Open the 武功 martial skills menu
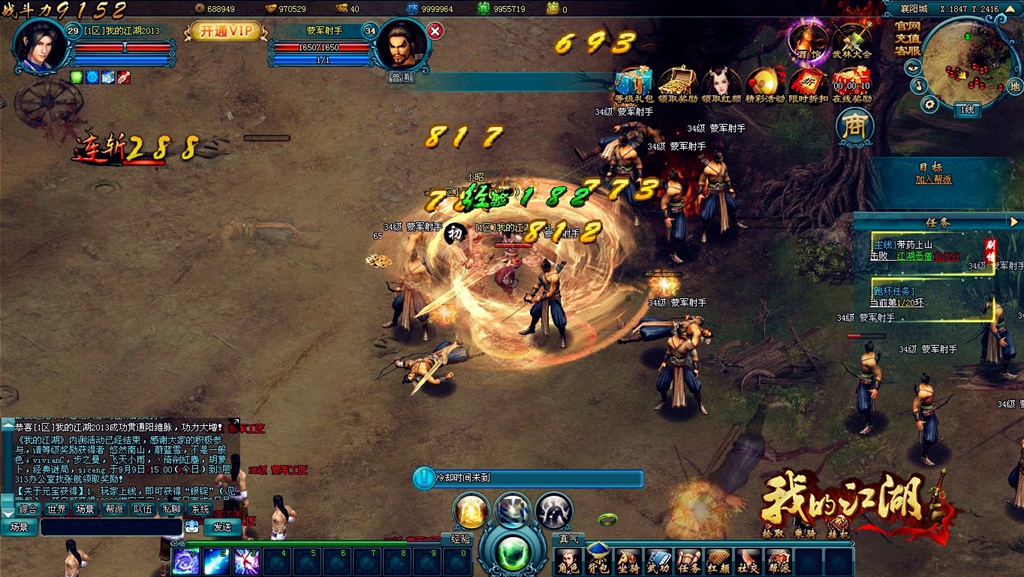The image size is (1024, 577). coord(657,561)
